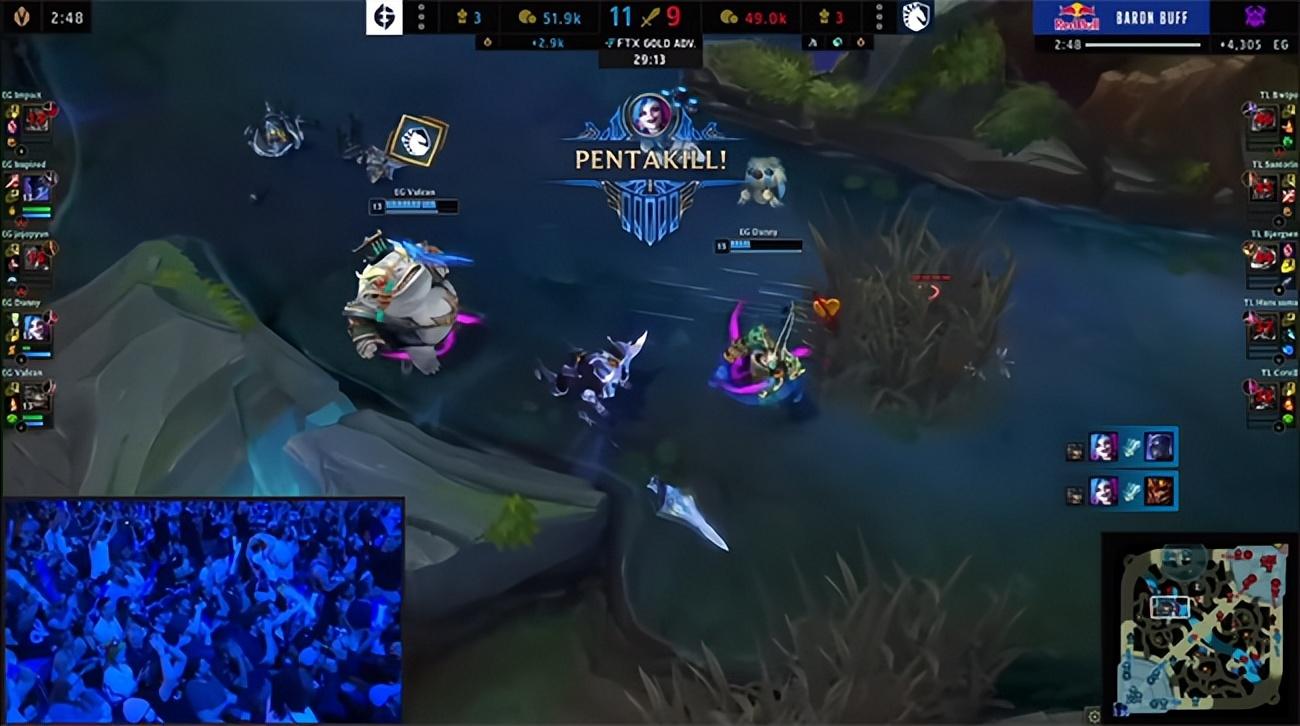Select the purple dragon icon beside Baron Buff
Screen dimensions: 1300x726
[x=1253, y=17]
